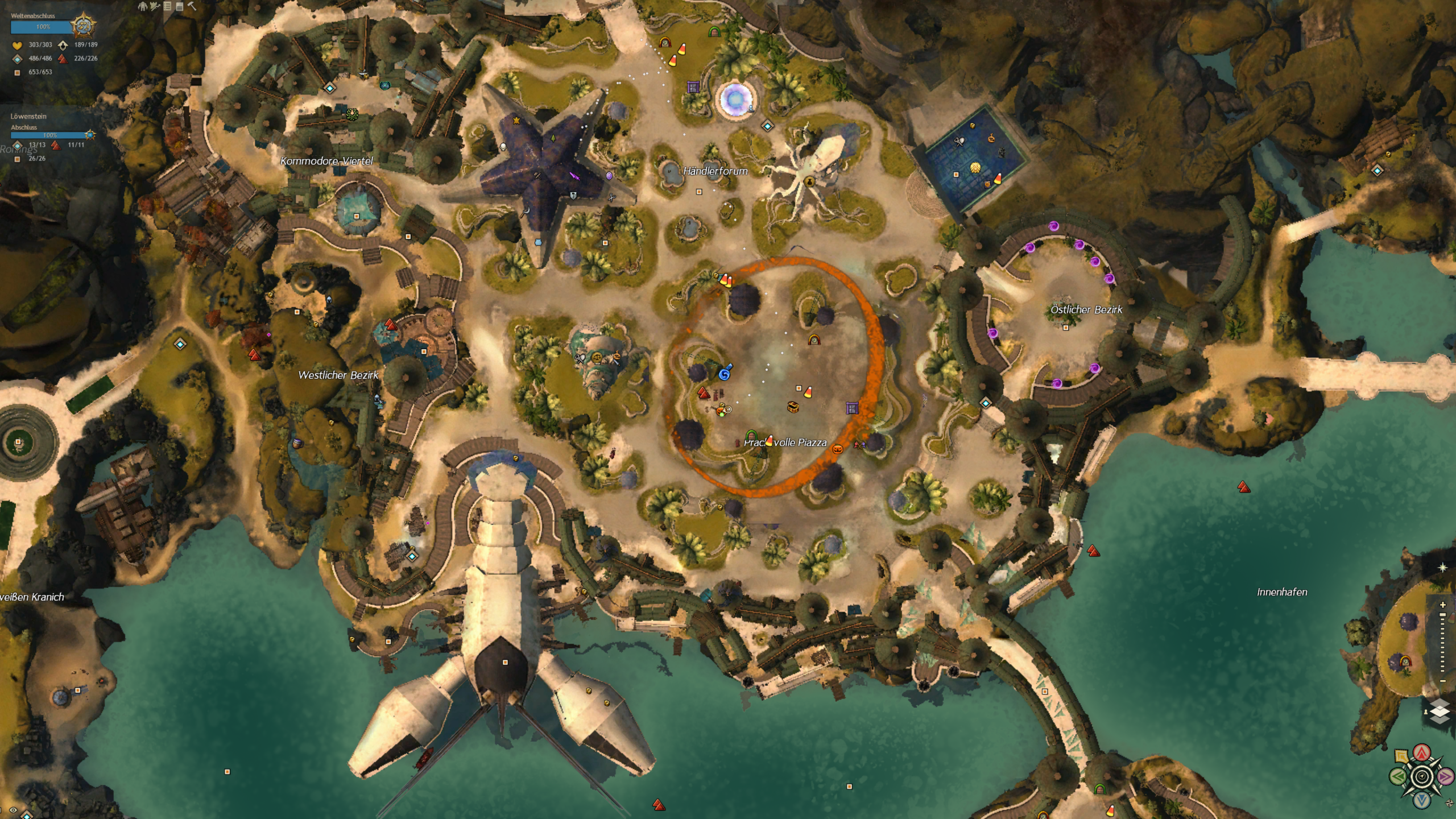Toggle the eye visibility icon

13,810
